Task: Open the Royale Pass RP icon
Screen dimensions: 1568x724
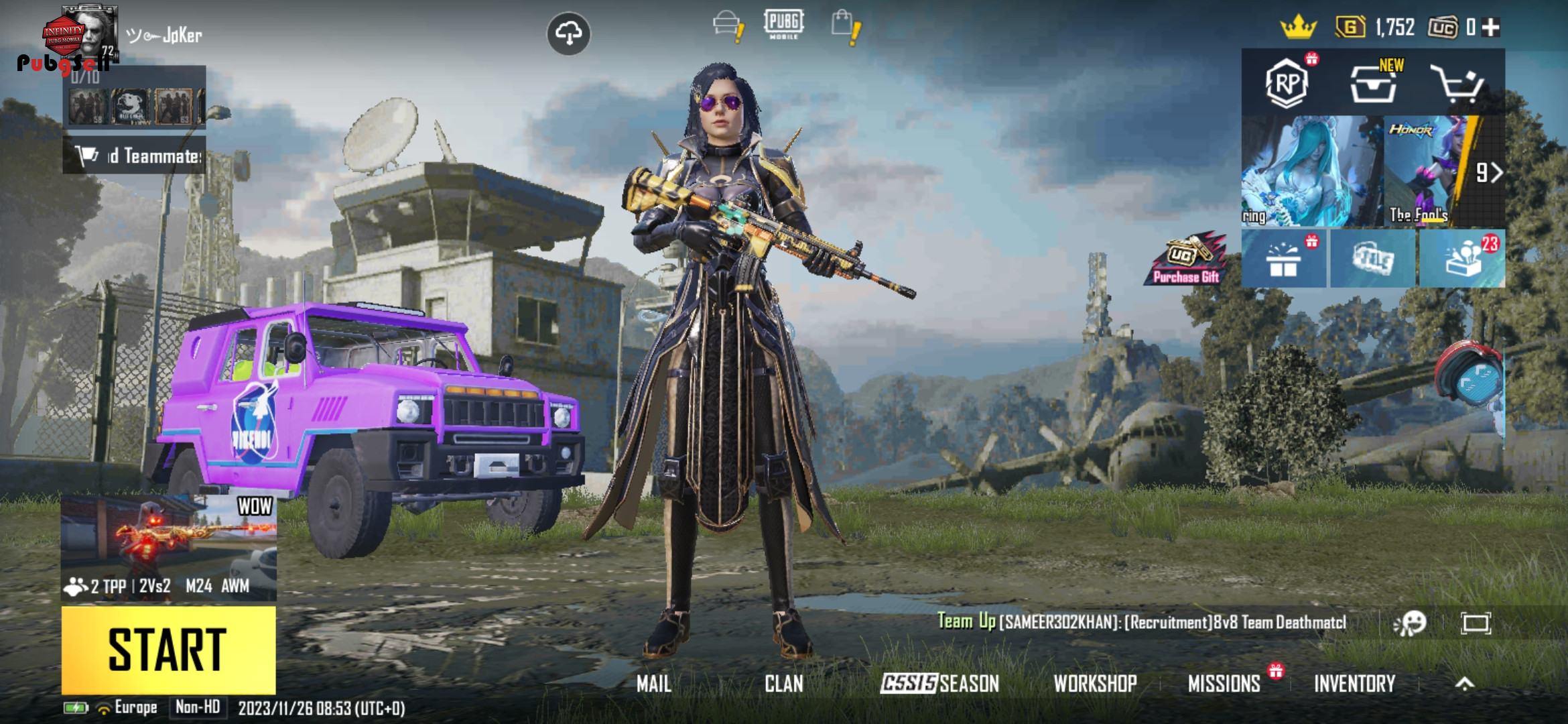Action: pos(1286,84)
